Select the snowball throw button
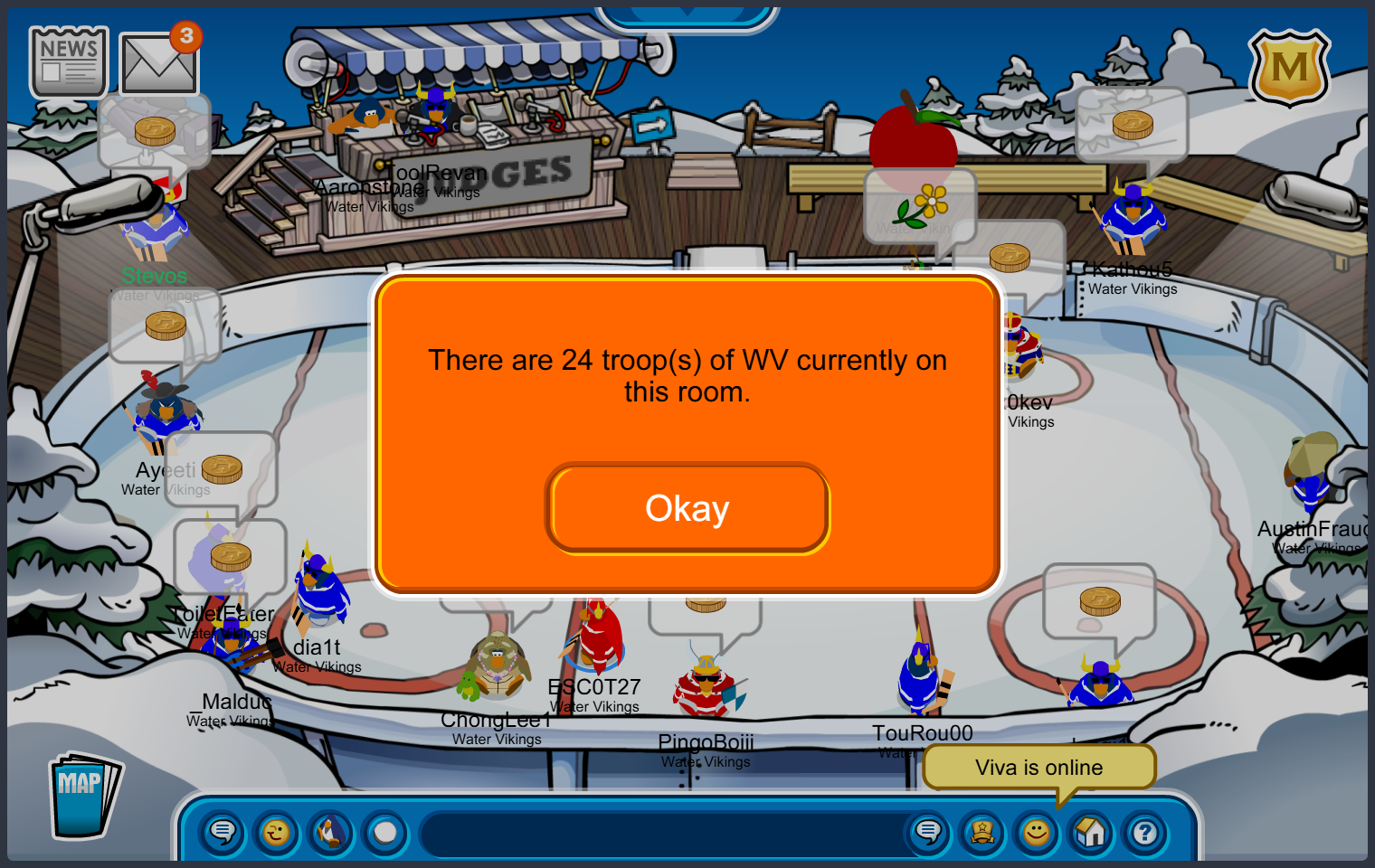 tap(385, 832)
